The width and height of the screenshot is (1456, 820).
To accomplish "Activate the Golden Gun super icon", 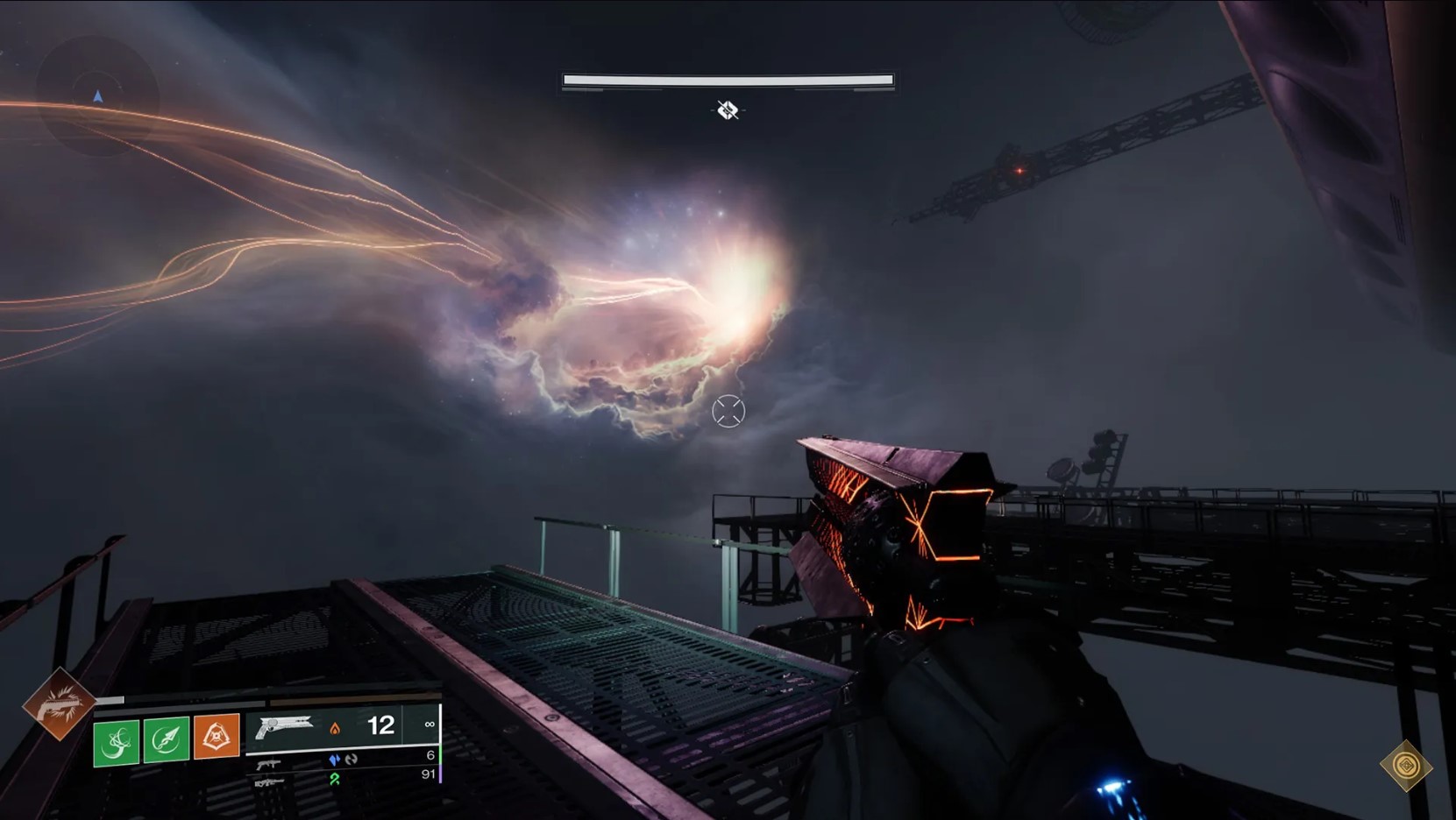I will click(x=60, y=703).
